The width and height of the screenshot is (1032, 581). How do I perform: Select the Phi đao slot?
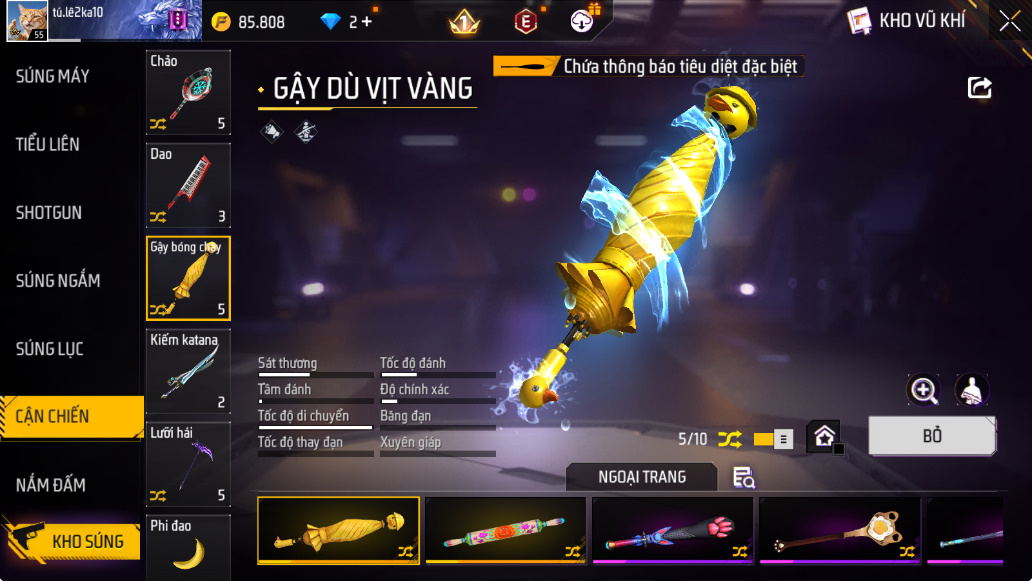(188, 546)
